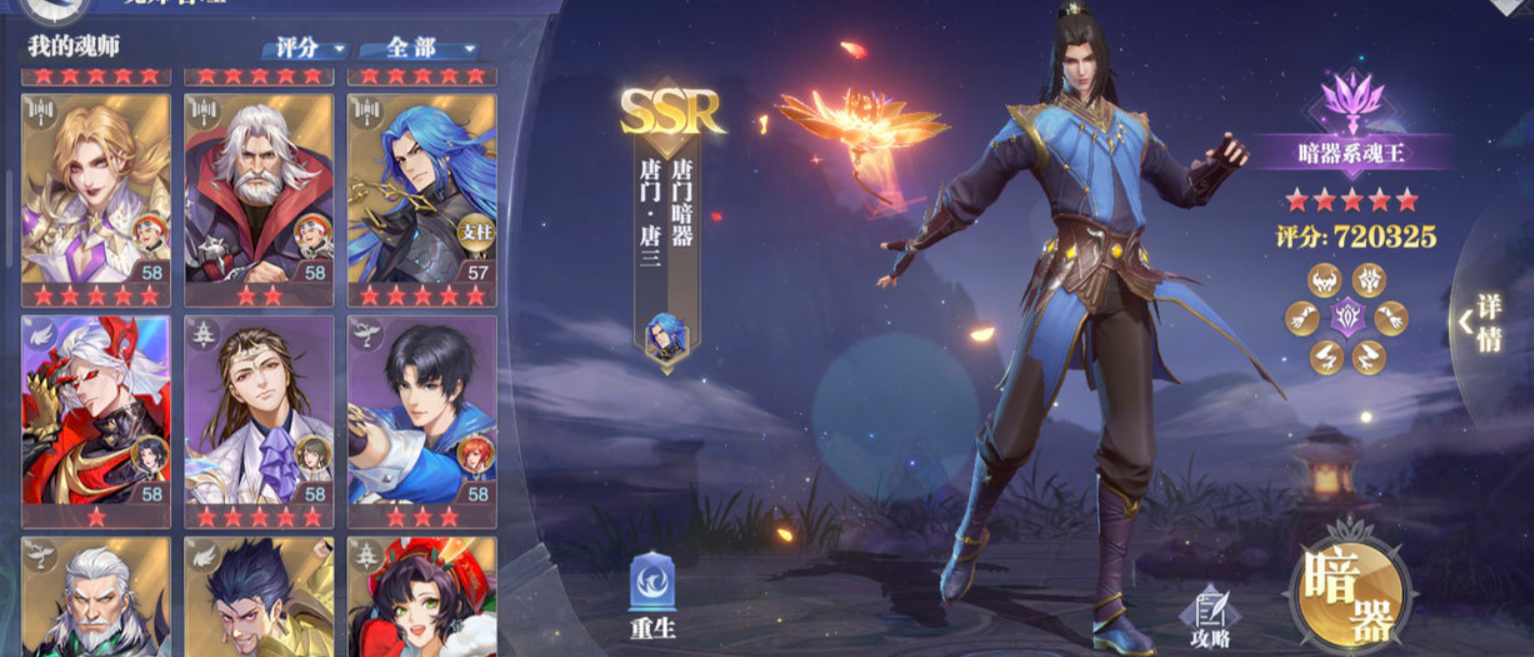
Task: Open the 评分 sort dropdown
Action: pyautogui.click(x=303, y=48)
